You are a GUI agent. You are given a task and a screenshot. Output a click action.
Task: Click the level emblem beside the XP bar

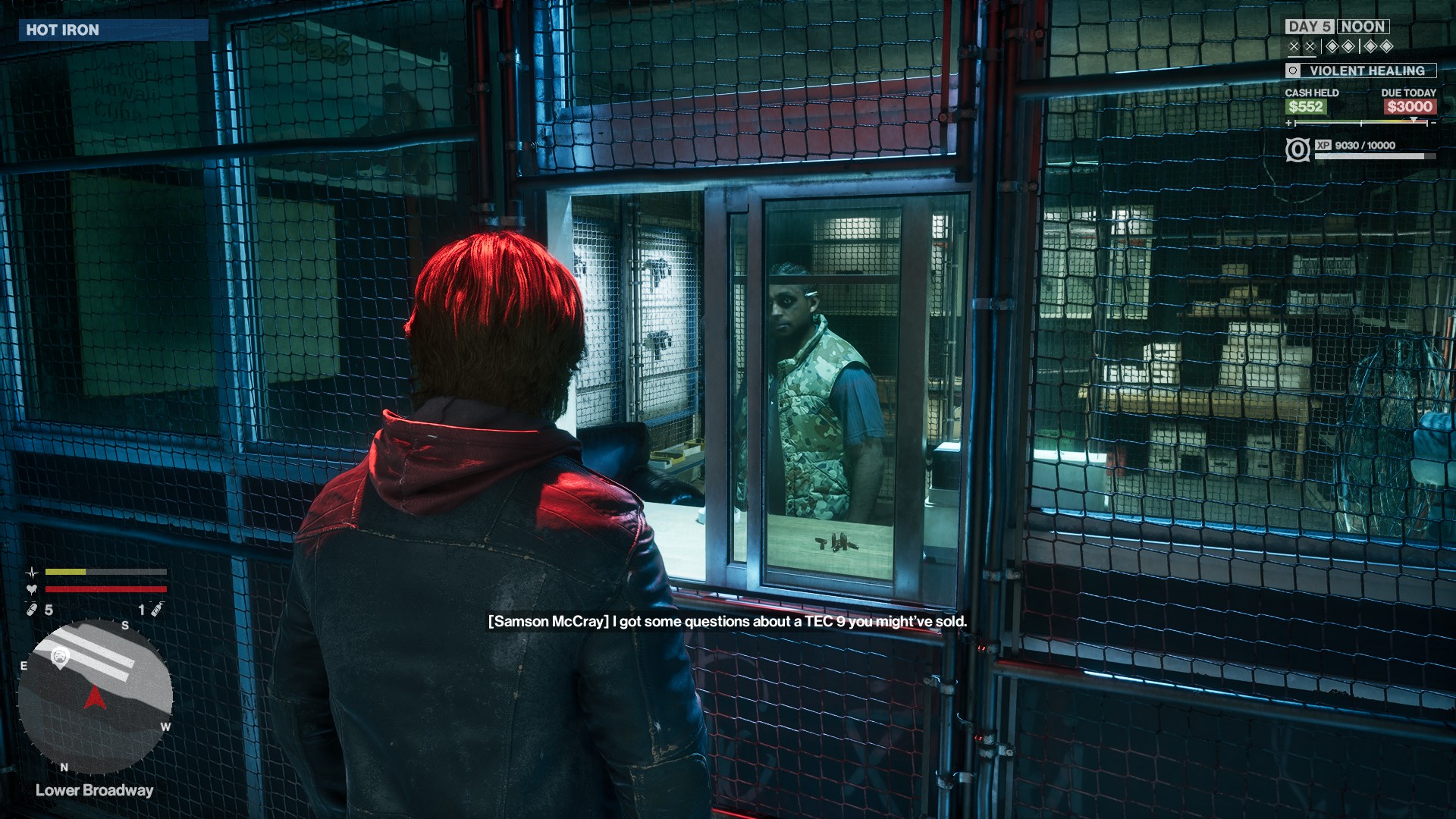tap(1298, 149)
